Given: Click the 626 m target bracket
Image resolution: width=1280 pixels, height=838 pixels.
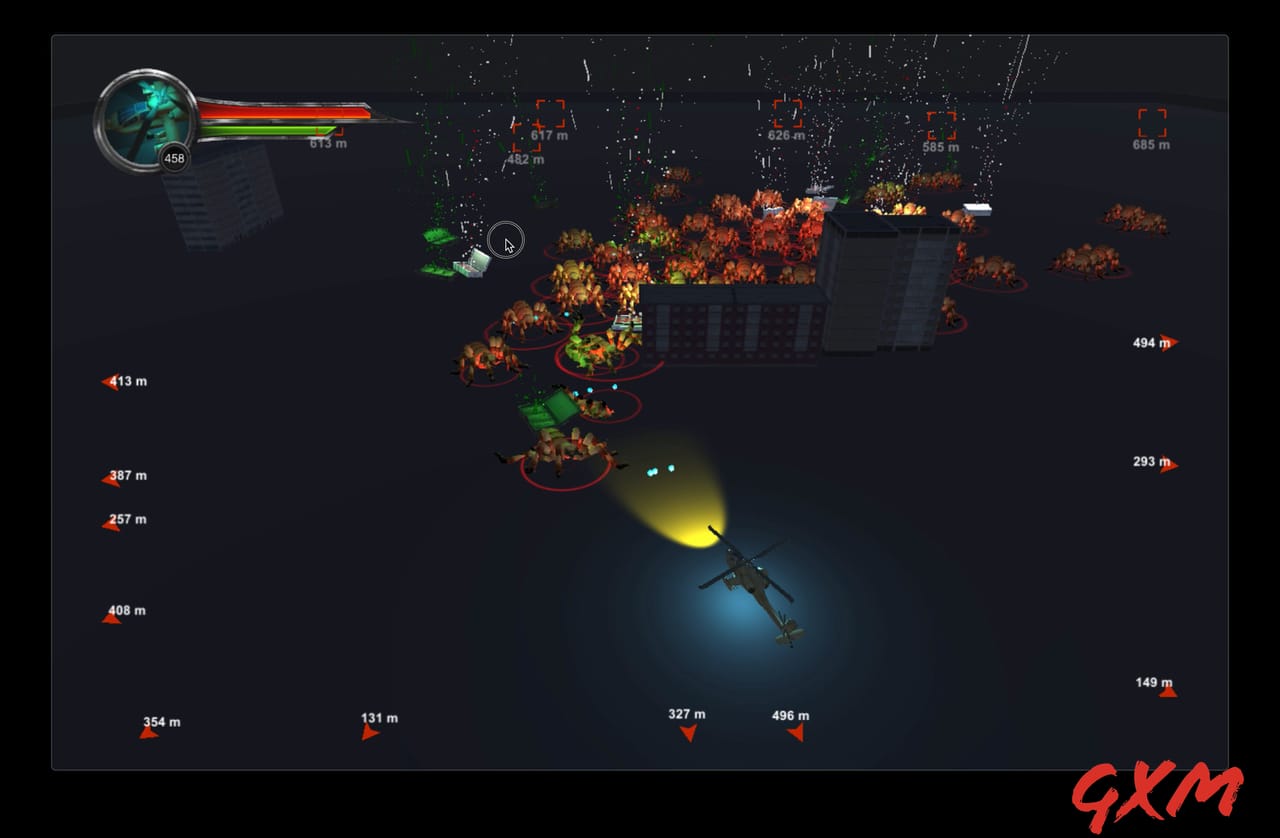Looking at the screenshot, I should tap(788, 115).
